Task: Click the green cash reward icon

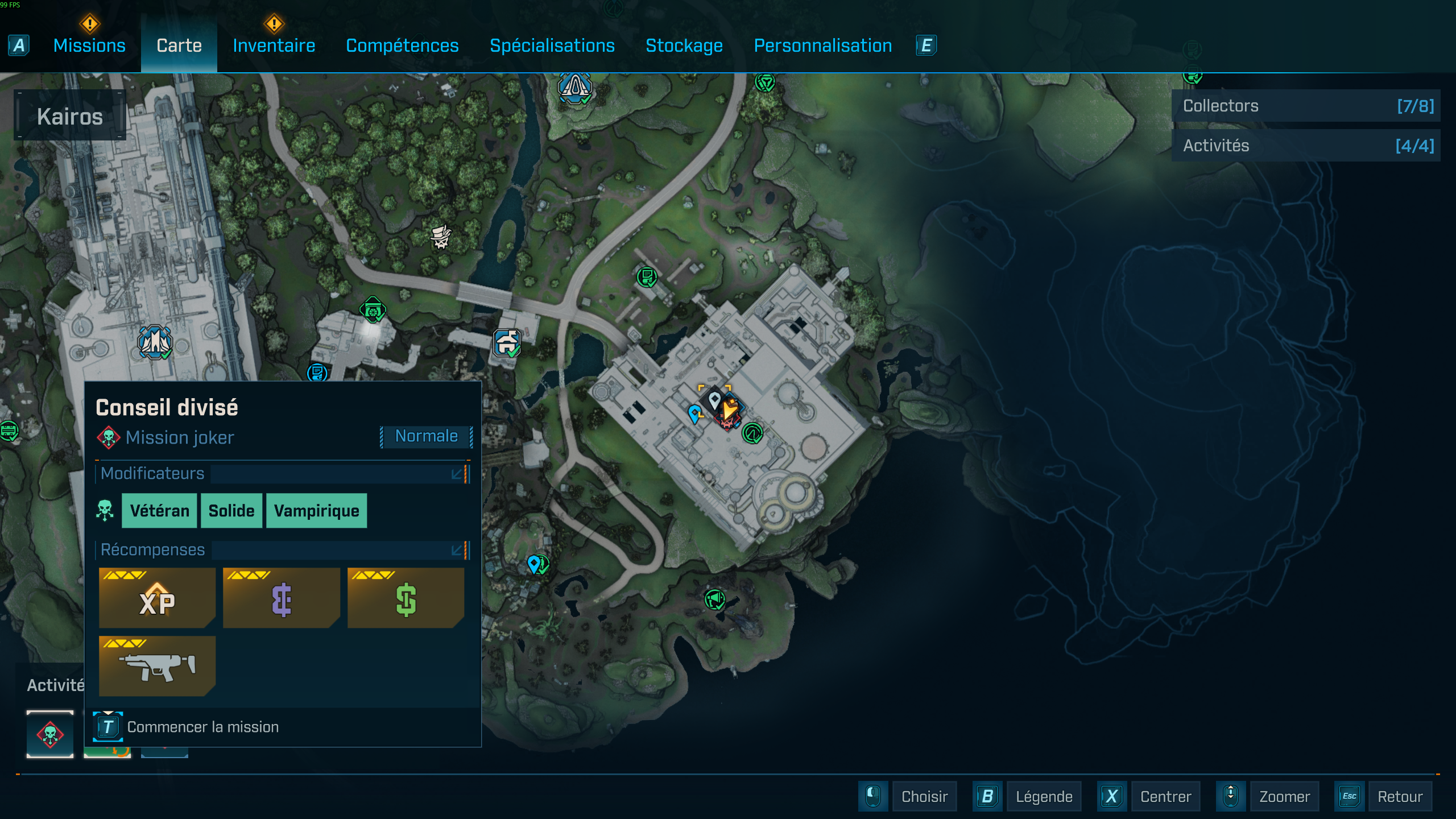Action: pyautogui.click(x=405, y=598)
